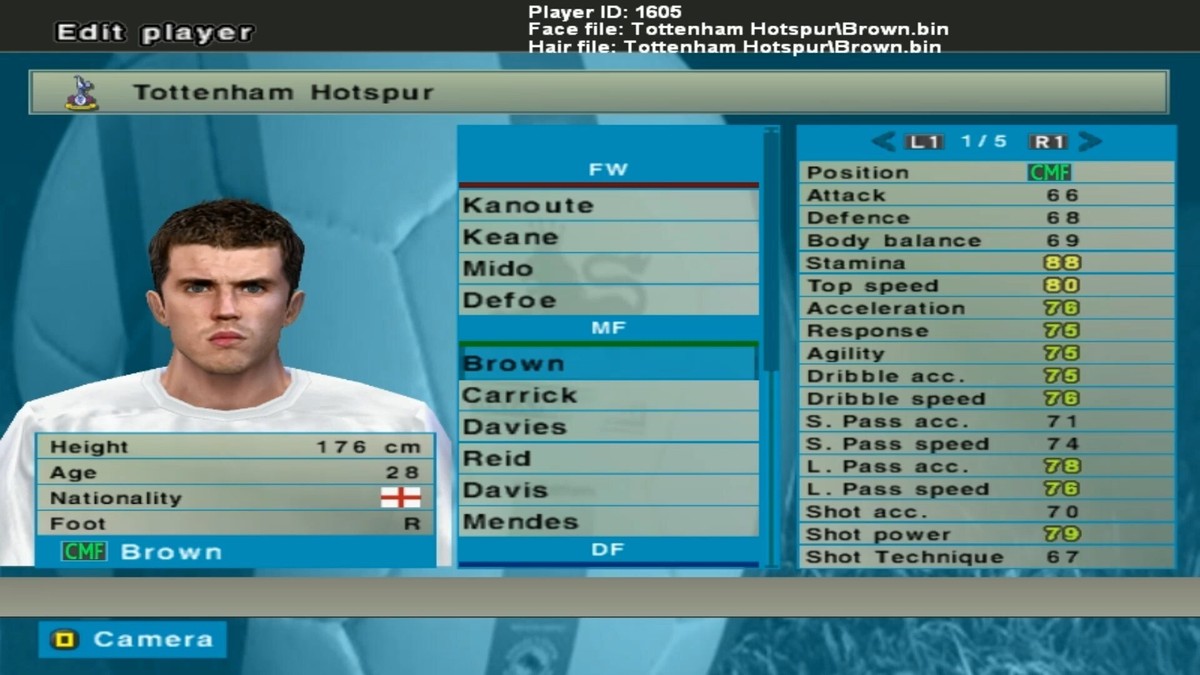The height and width of the screenshot is (675, 1200).
Task: Select Davies in the player list
Action: pyautogui.click(x=608, y=427)
